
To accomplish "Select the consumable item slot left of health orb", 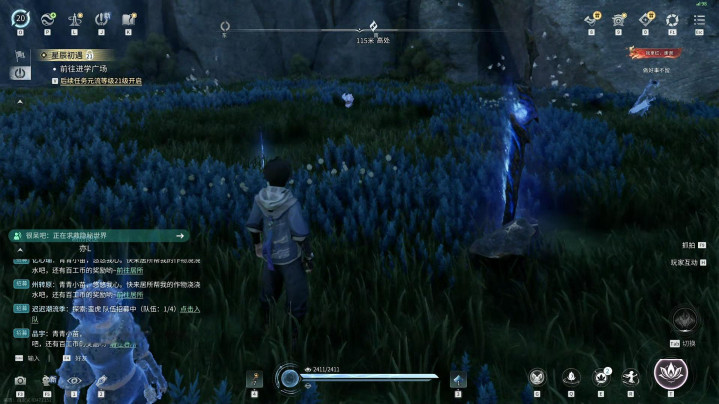I will (x=254, y=378).
